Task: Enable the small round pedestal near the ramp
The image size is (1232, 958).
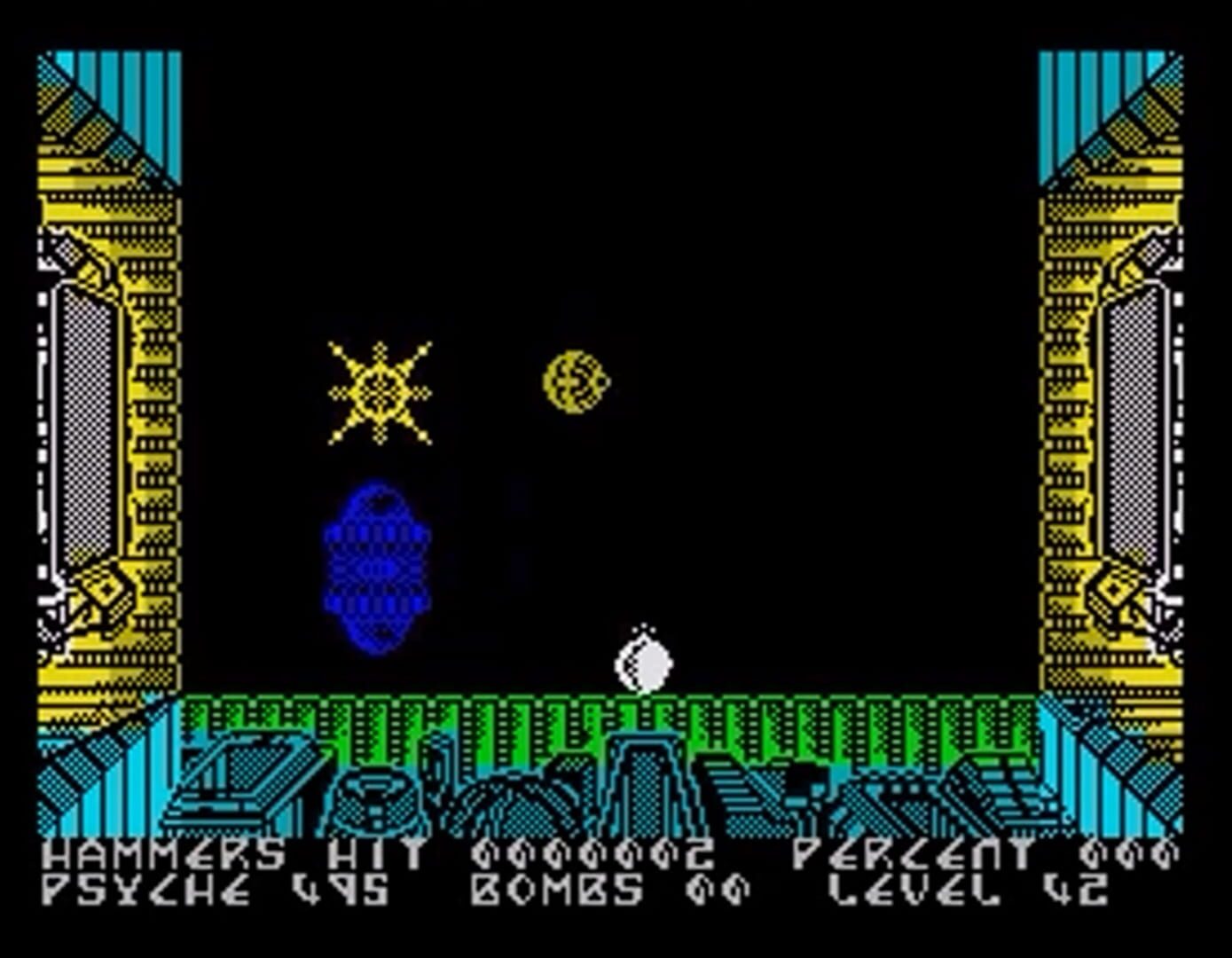Action: (x=374, y=794)
